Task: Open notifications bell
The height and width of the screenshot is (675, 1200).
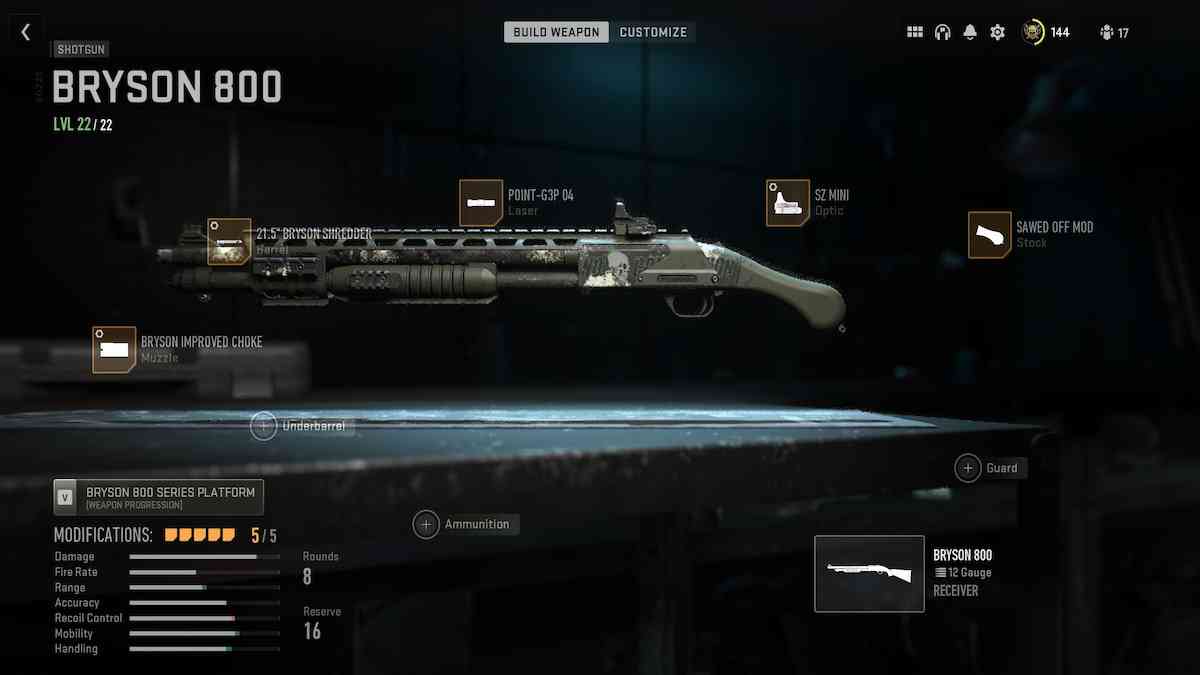Action: pos(970,32)
